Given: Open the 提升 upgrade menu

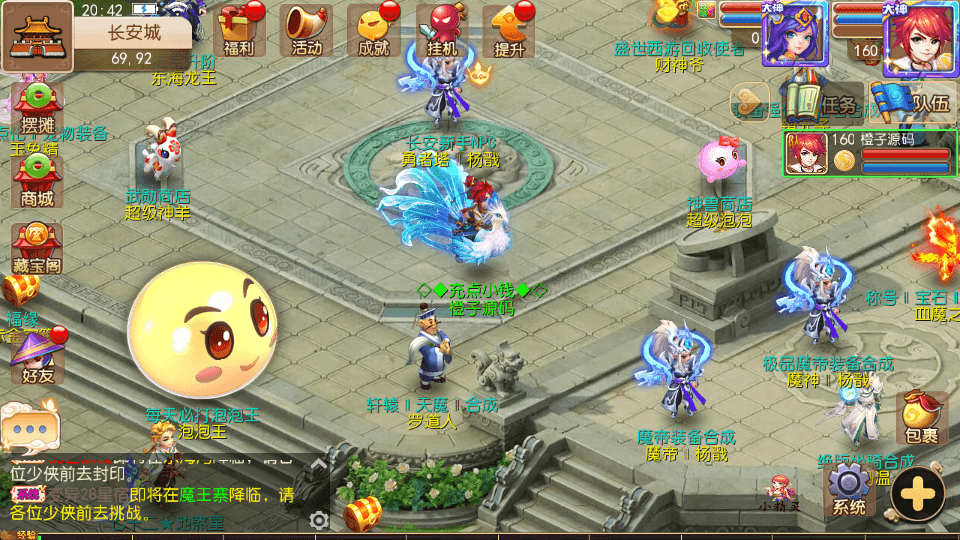Looking at the screenshot, I should coord(509,30).
